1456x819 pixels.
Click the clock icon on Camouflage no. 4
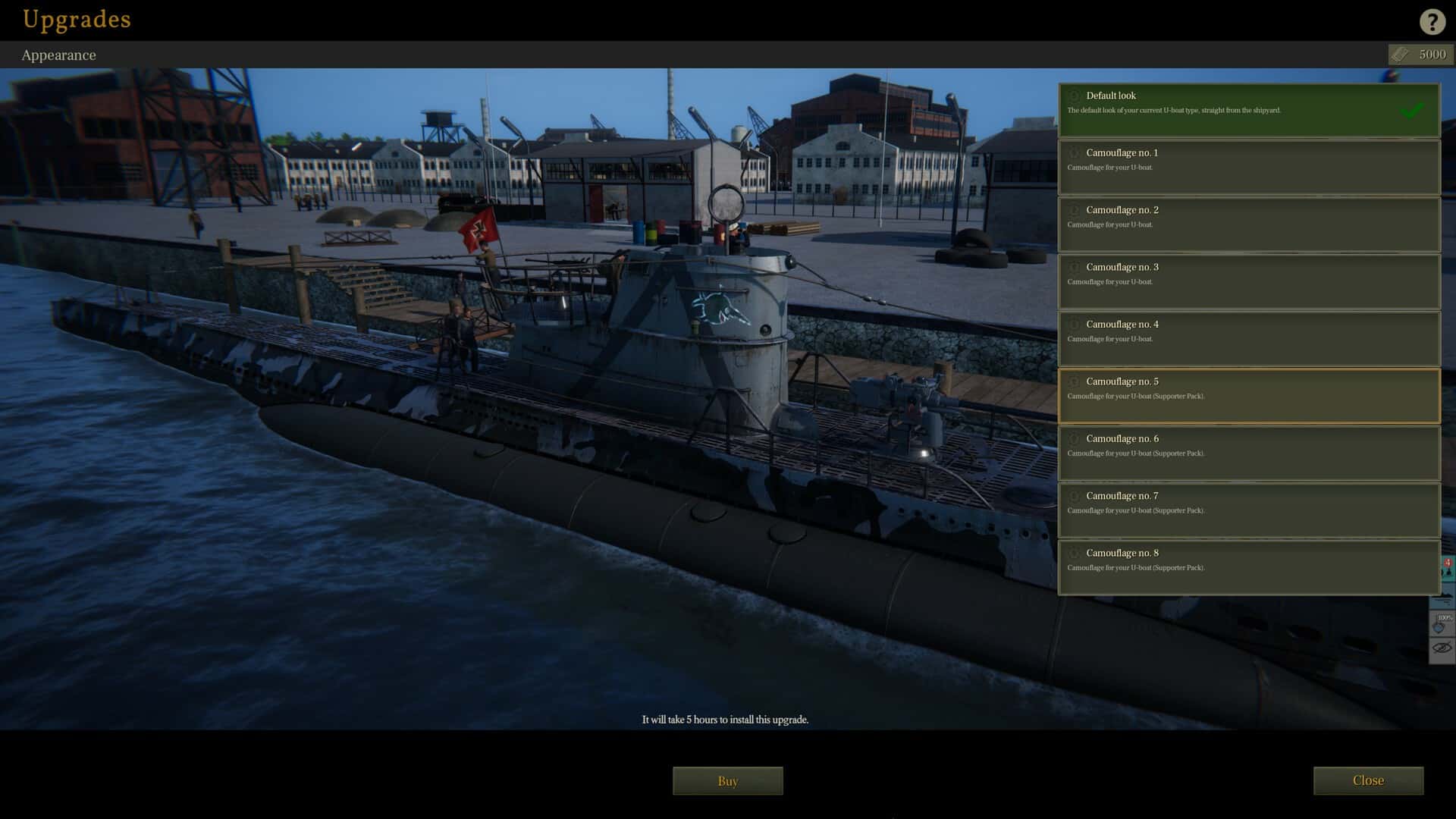click(x=1074, y=324)
